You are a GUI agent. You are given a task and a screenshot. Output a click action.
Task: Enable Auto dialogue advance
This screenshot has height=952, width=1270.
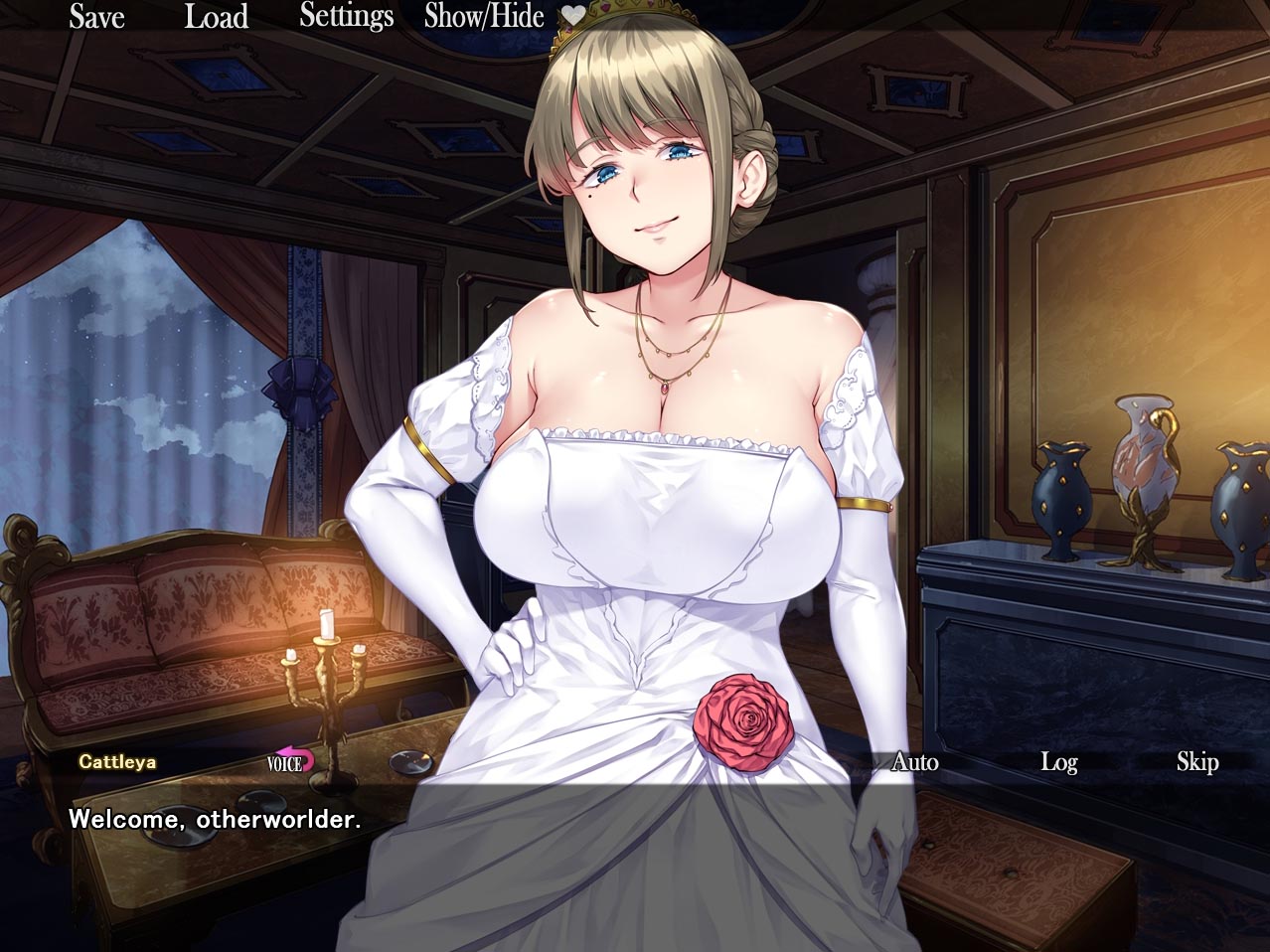tap(914, 762)
